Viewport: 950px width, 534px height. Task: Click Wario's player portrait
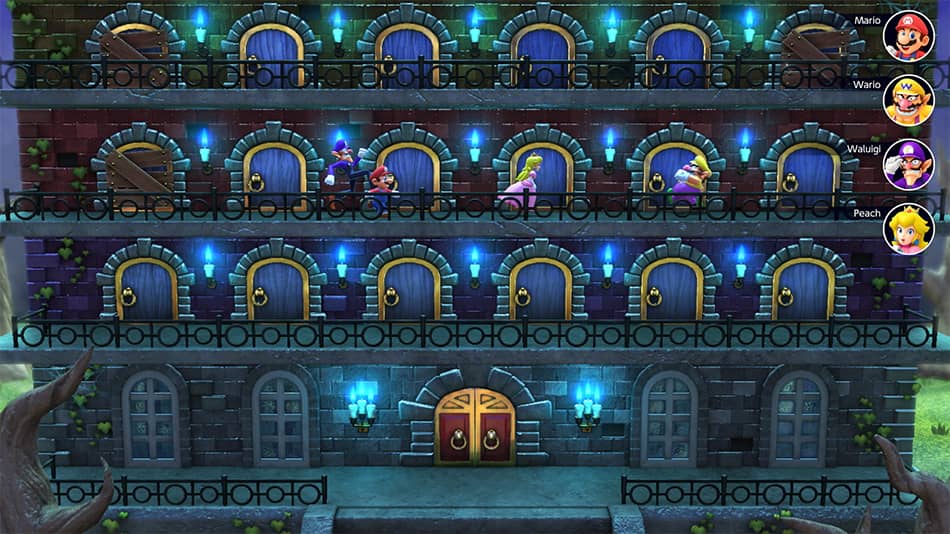coord(908,101)
